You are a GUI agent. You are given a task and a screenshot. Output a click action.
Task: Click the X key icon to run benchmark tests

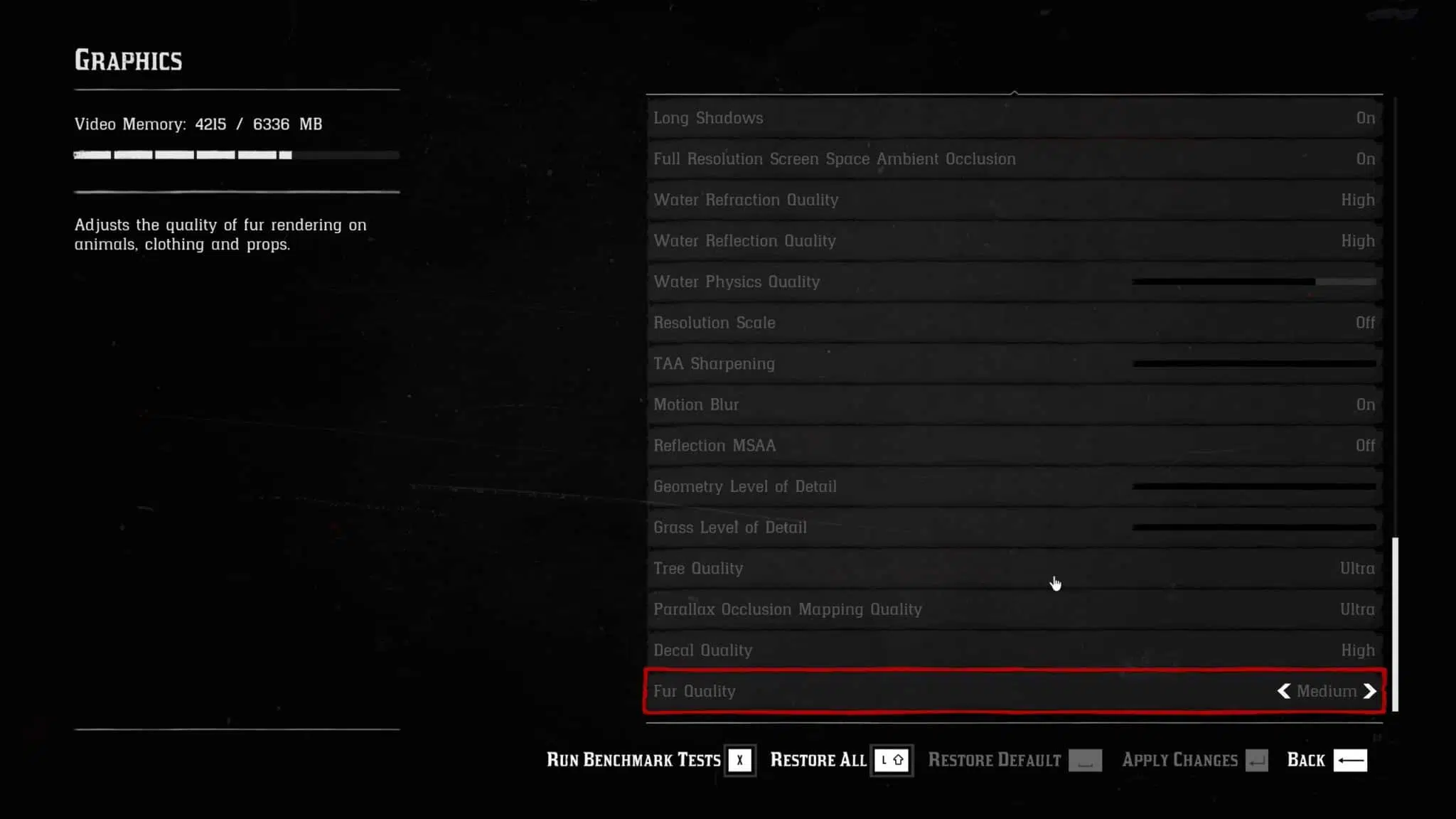tap(739, 759)
